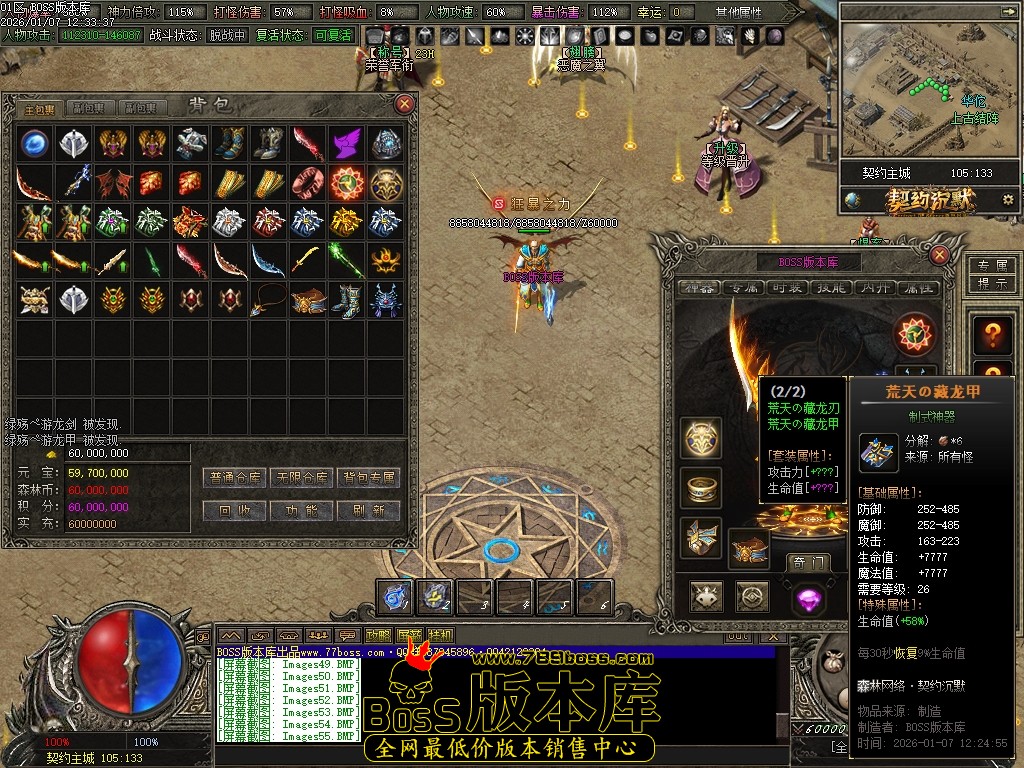The width and height of the screenshot is (1024, 768).
Task: Close the 背包 backpack window
Action: coord(405,103)
